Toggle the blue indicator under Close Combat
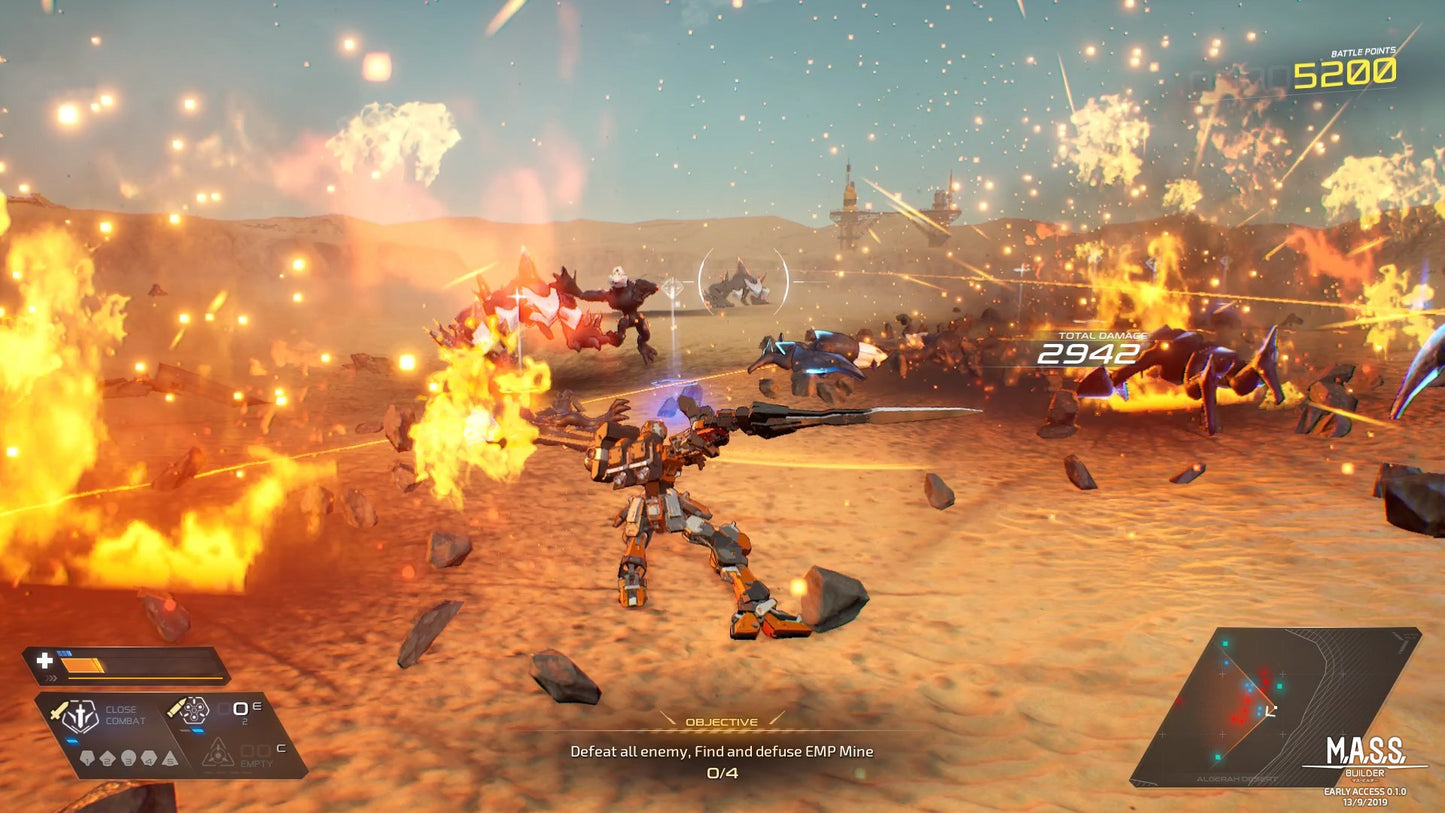The image size is (1445, 813). click(72, 741)
